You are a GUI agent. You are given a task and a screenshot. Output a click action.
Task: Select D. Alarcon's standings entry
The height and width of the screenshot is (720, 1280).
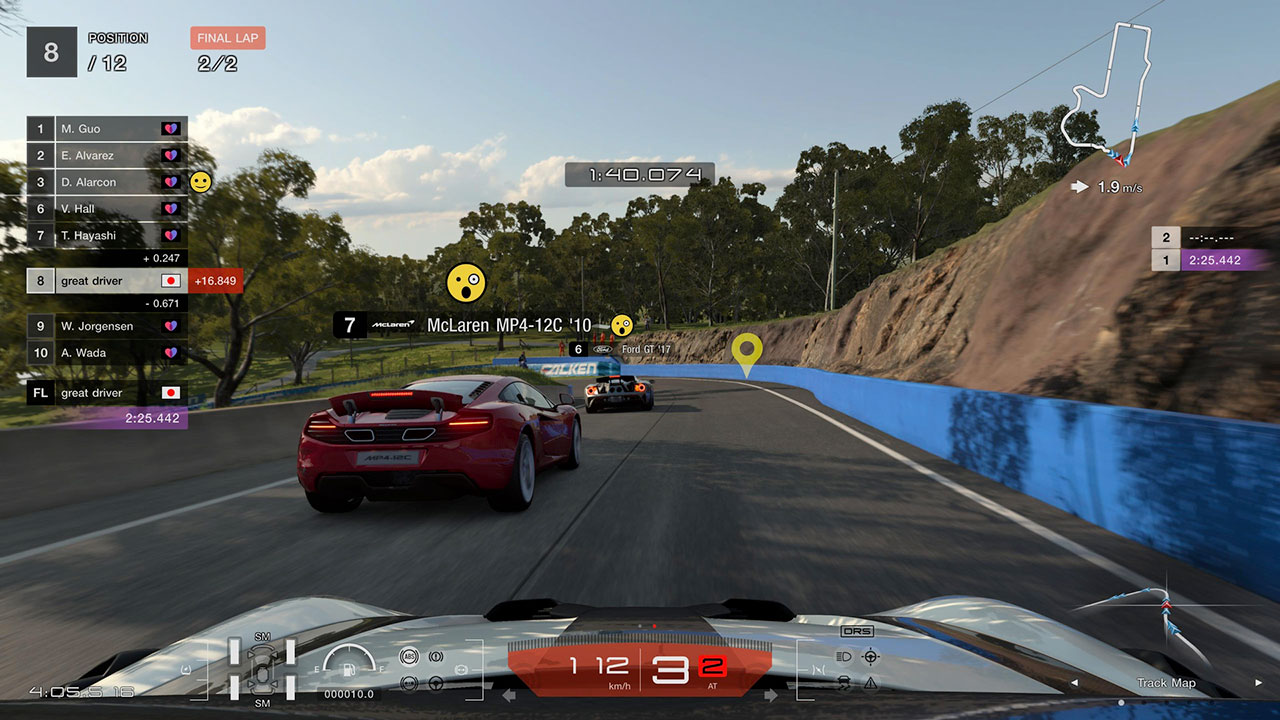(x=107, y=182)
